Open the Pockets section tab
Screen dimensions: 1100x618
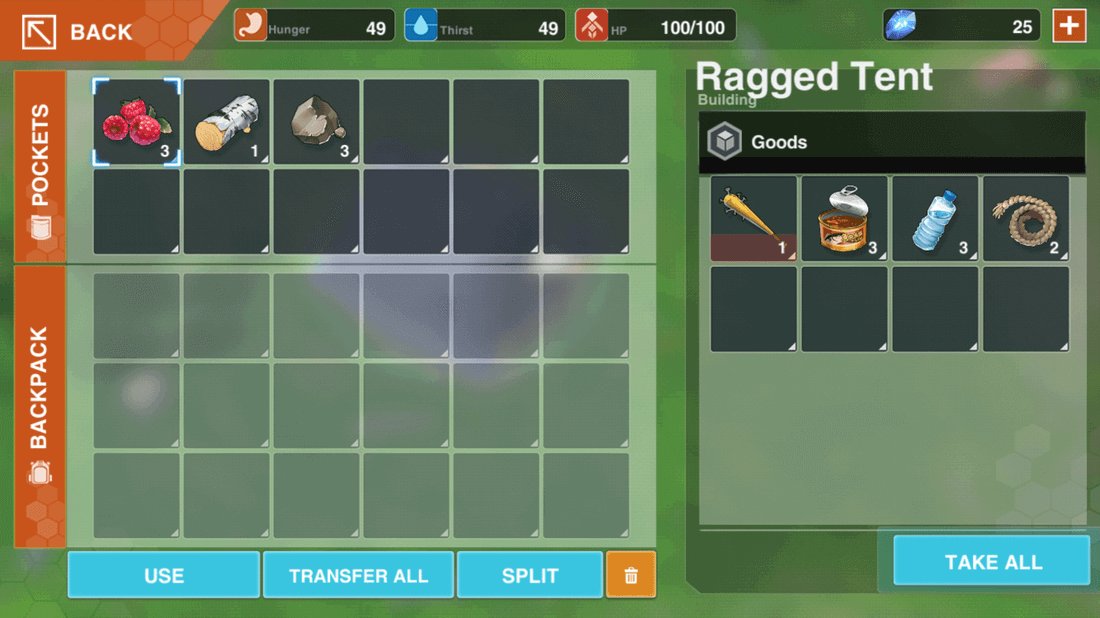[40, 167]
